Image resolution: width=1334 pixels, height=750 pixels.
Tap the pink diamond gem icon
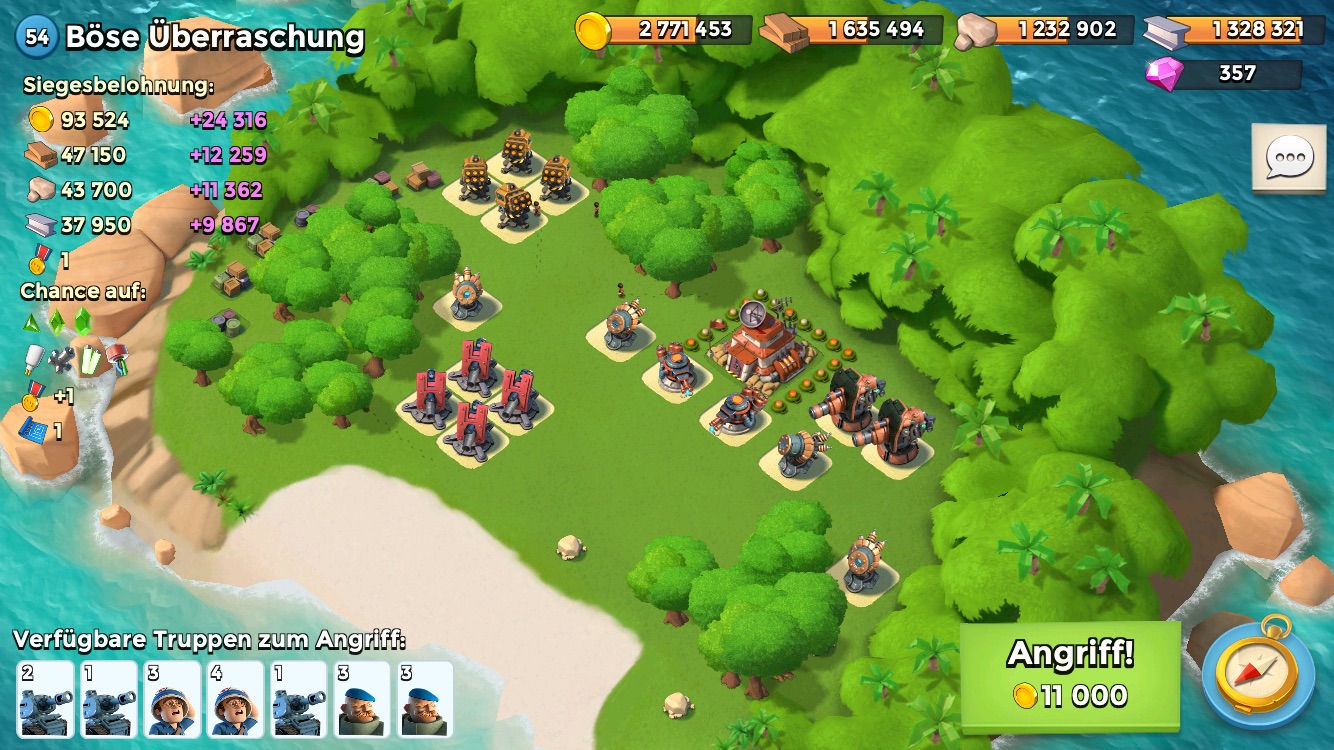pos(1164,73)
